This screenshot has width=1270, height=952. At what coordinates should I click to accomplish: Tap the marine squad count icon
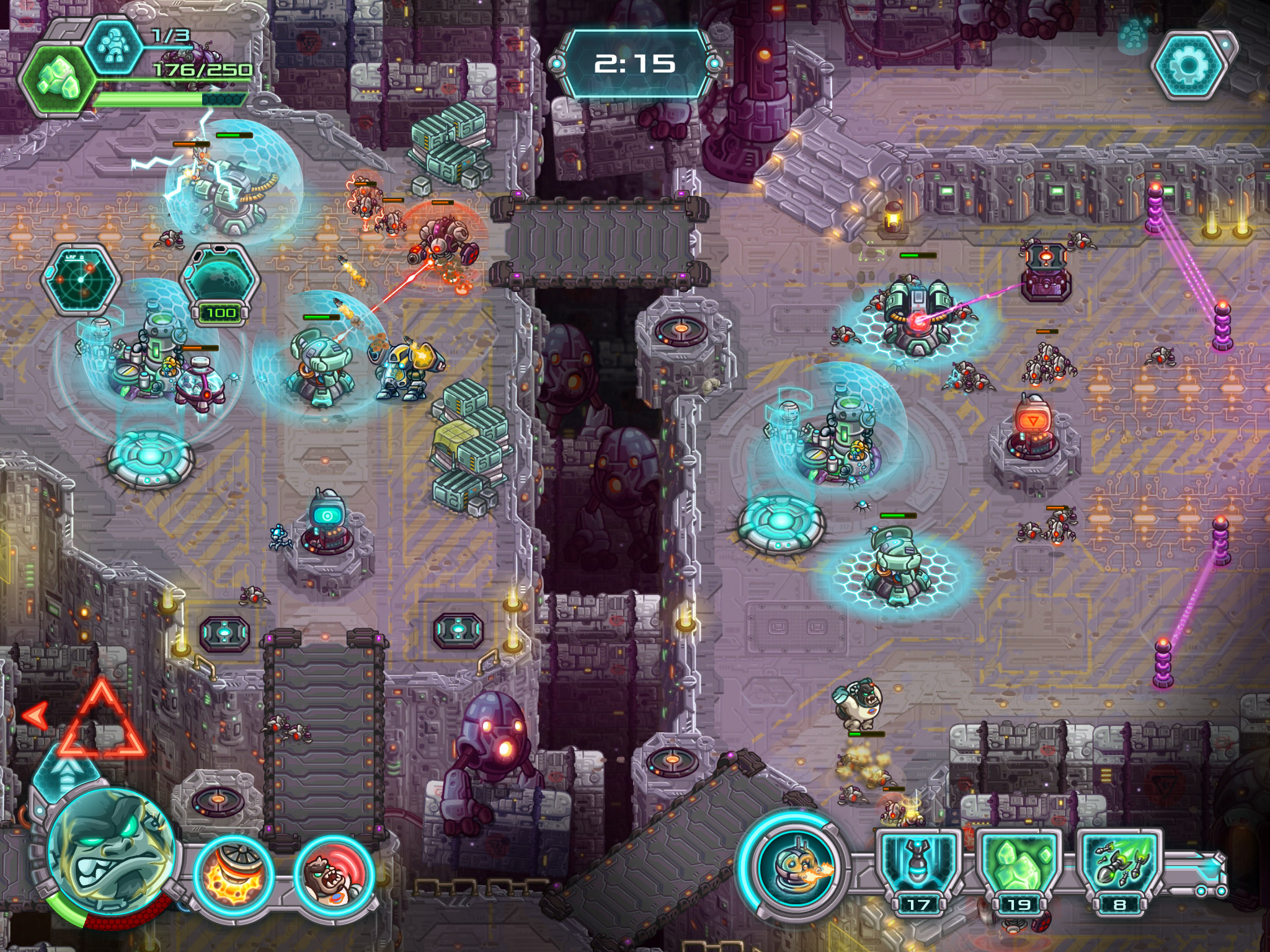tap(113, 47)
